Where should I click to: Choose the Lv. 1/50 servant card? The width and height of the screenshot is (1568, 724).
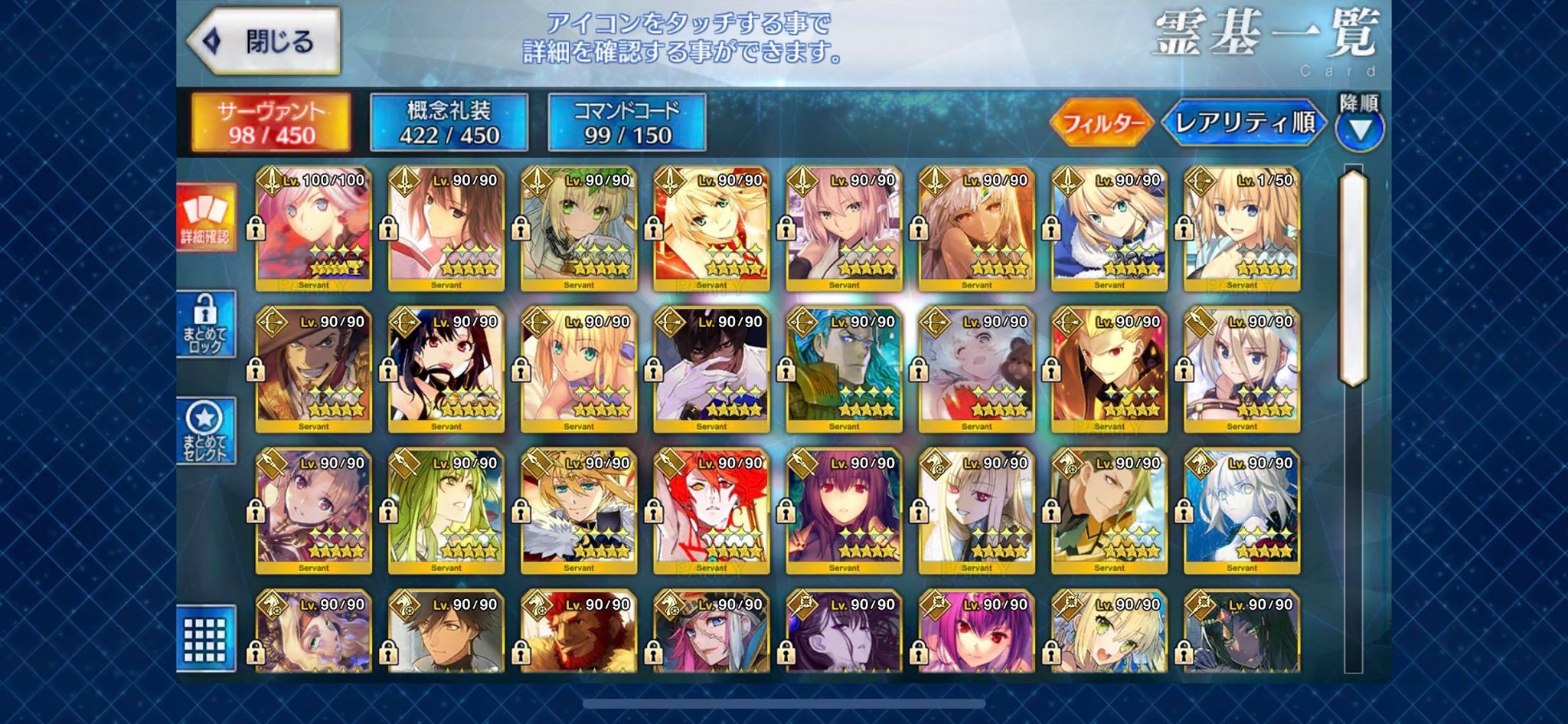[x=1242, y=228]
